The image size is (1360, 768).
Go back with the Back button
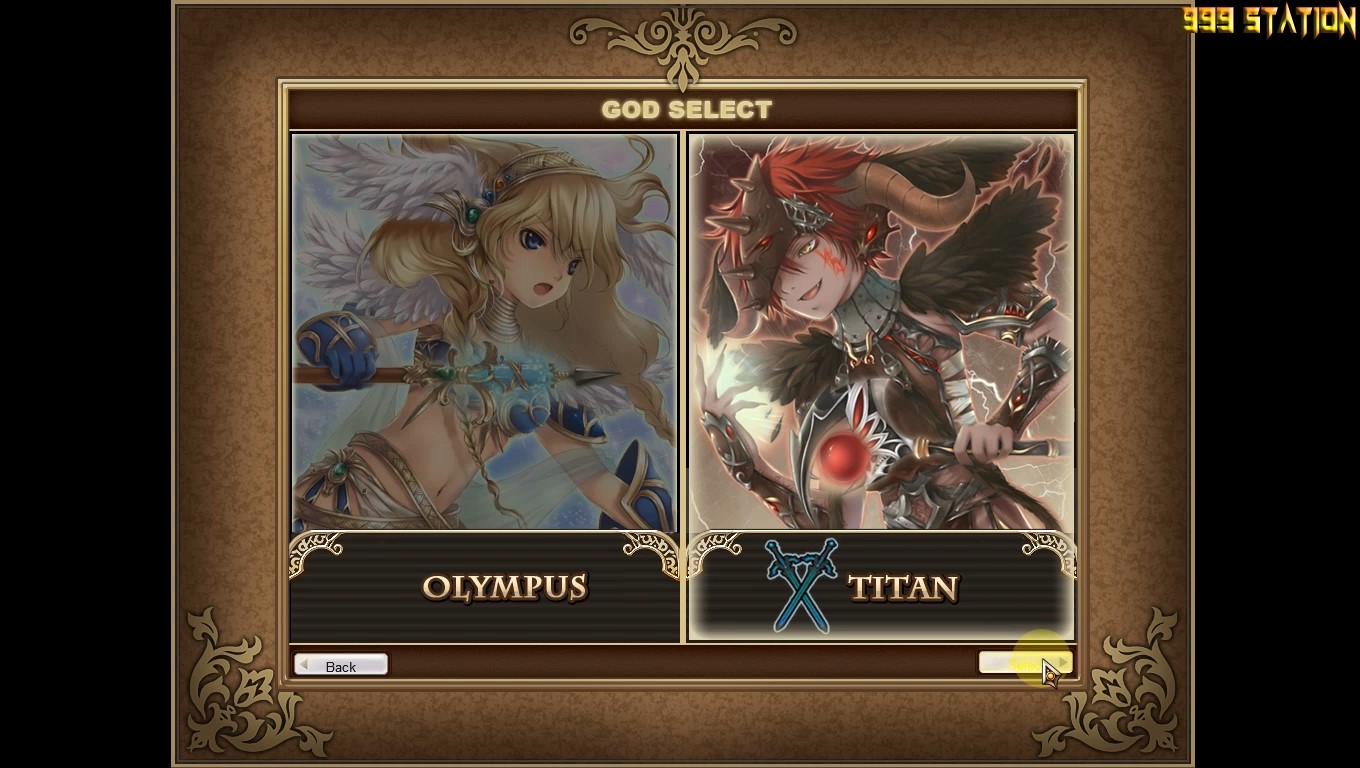[x=341, y=666]
